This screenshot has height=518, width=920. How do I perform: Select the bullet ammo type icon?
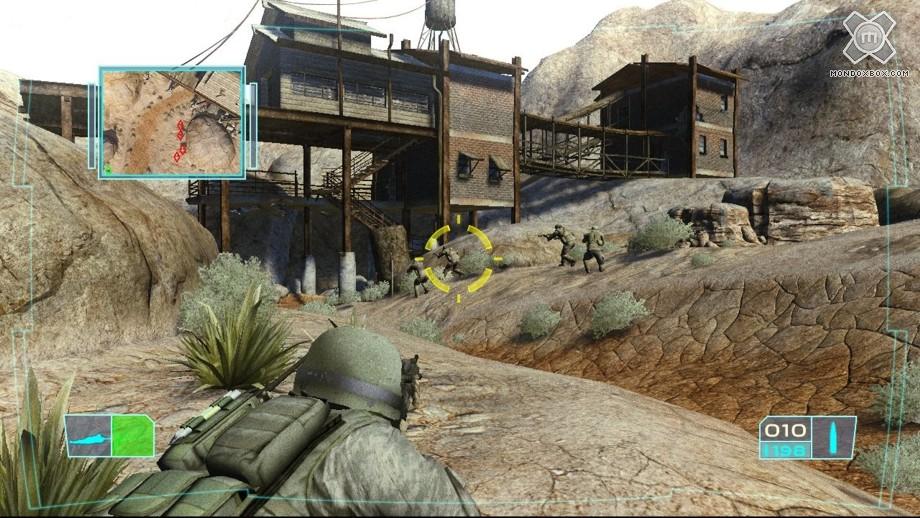coord(834,437)
